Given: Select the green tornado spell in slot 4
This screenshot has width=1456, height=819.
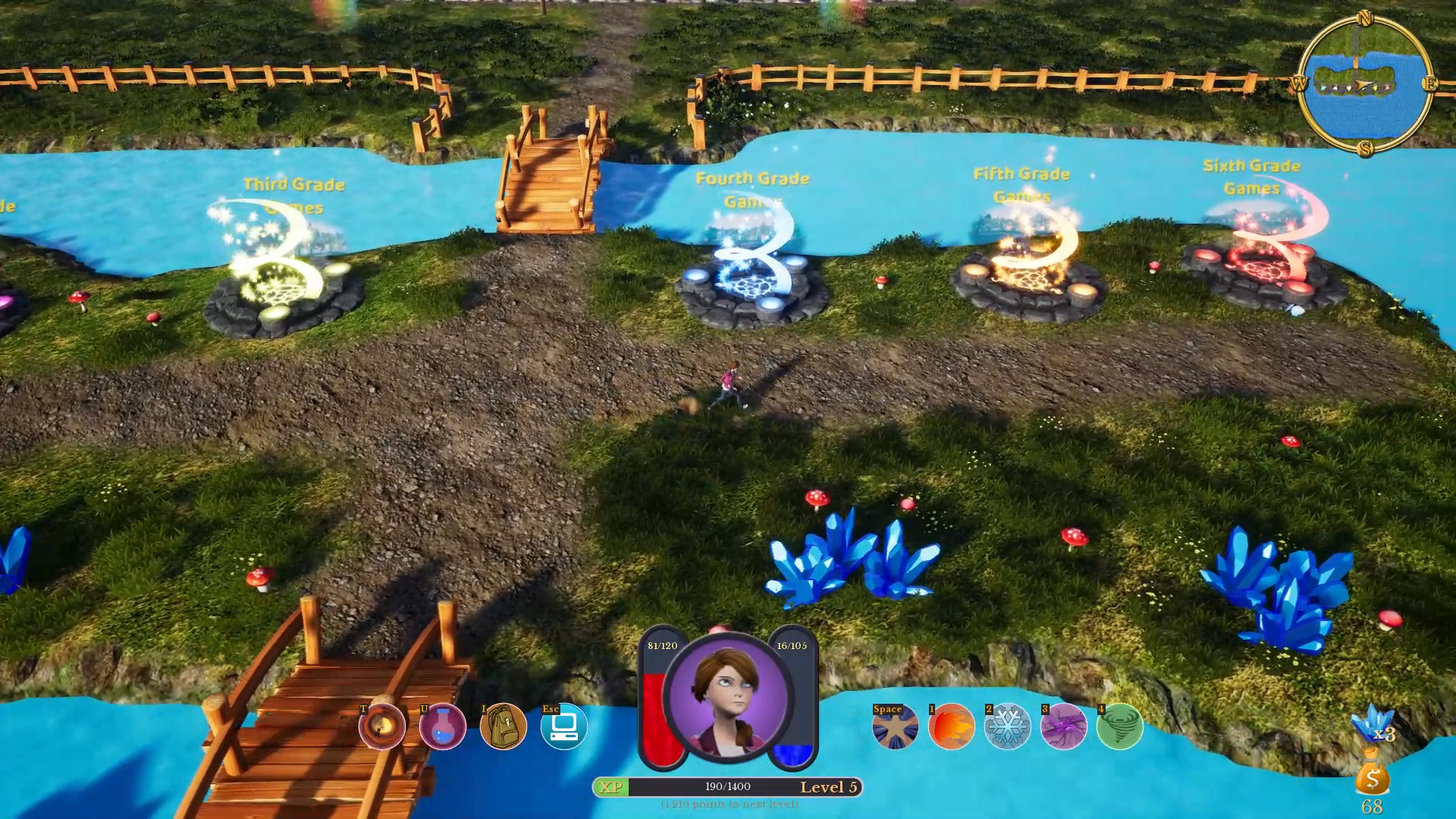Looking at the screenshot, I should click(x=1120, y=726).
